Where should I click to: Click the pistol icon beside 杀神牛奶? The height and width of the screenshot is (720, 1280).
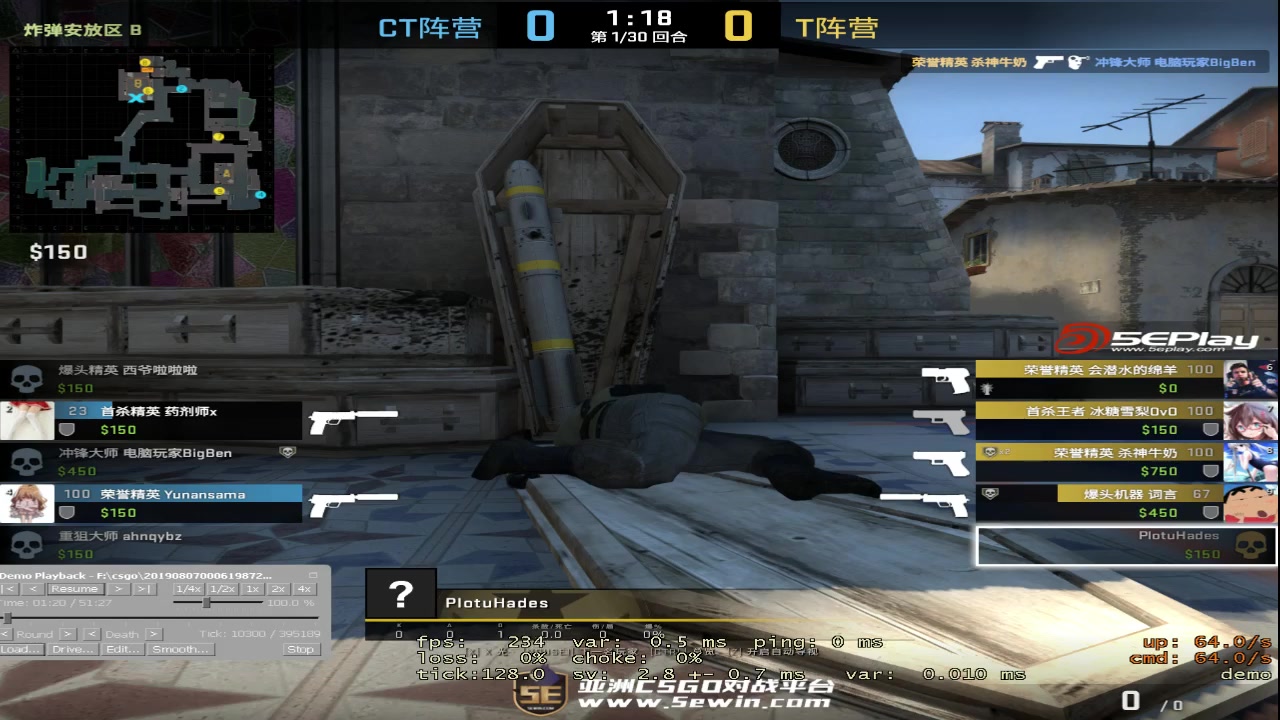(940, 463)
